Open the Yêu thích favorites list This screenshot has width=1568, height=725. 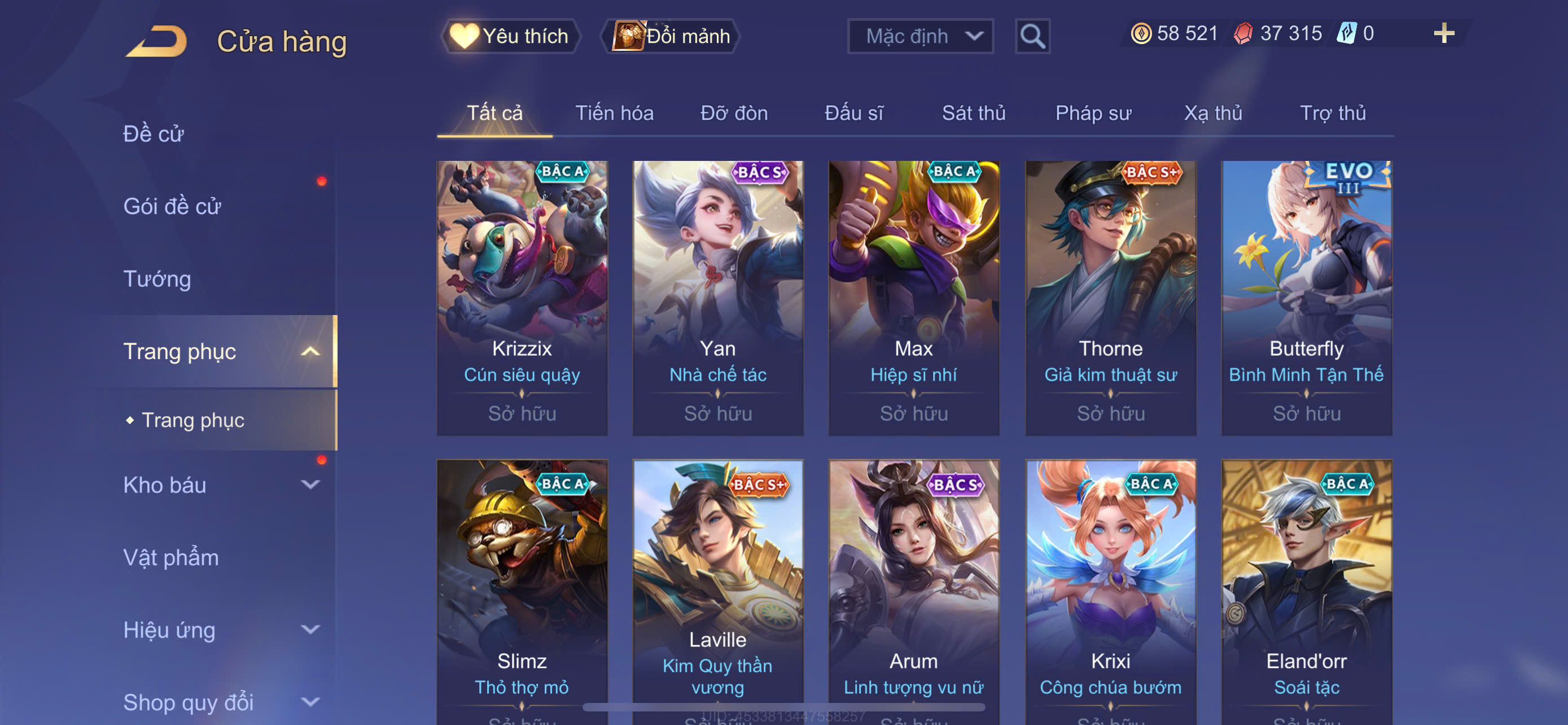pos(510,37)
